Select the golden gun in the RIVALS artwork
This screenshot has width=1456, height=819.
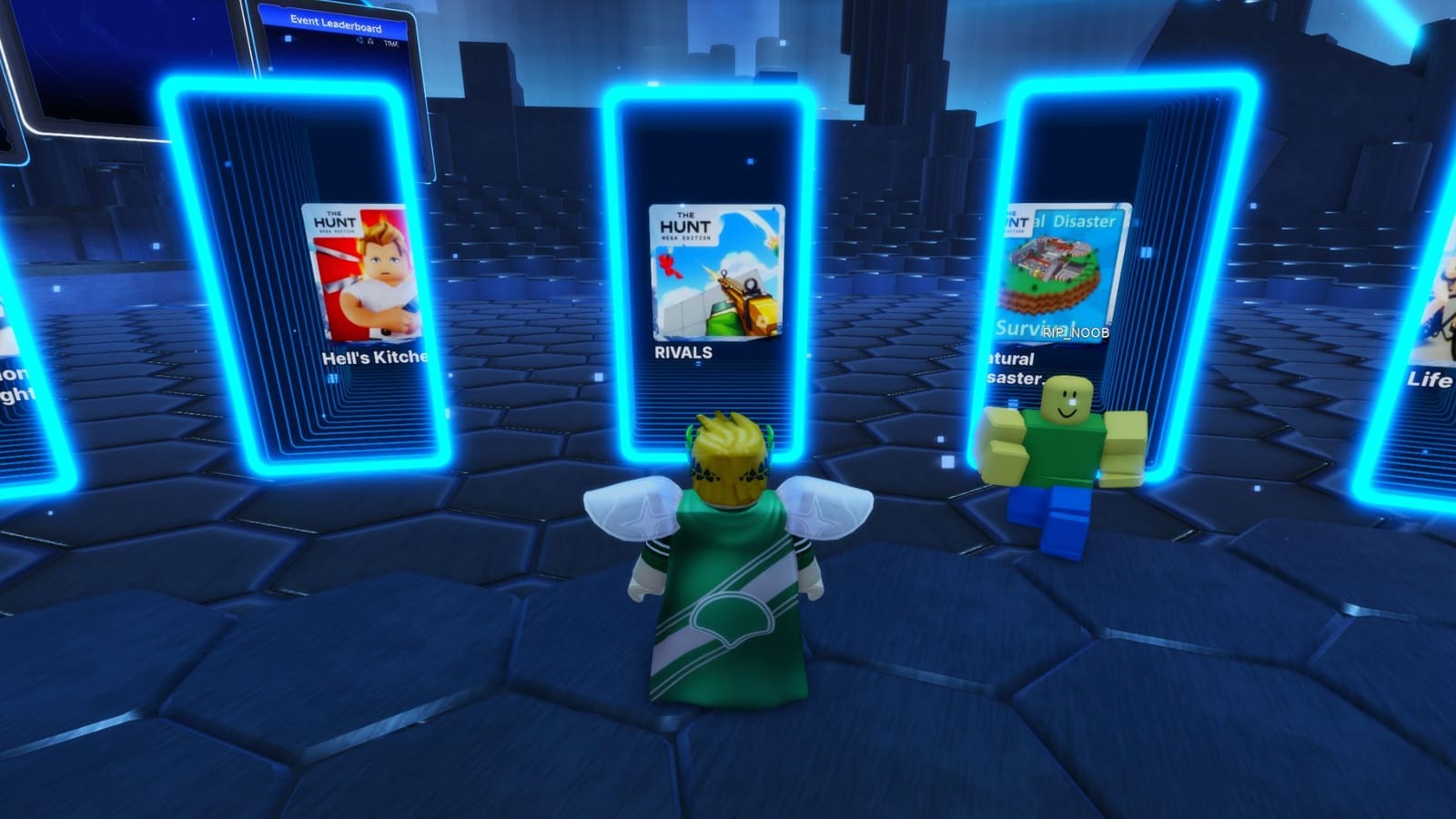click(x=746, y=298)
